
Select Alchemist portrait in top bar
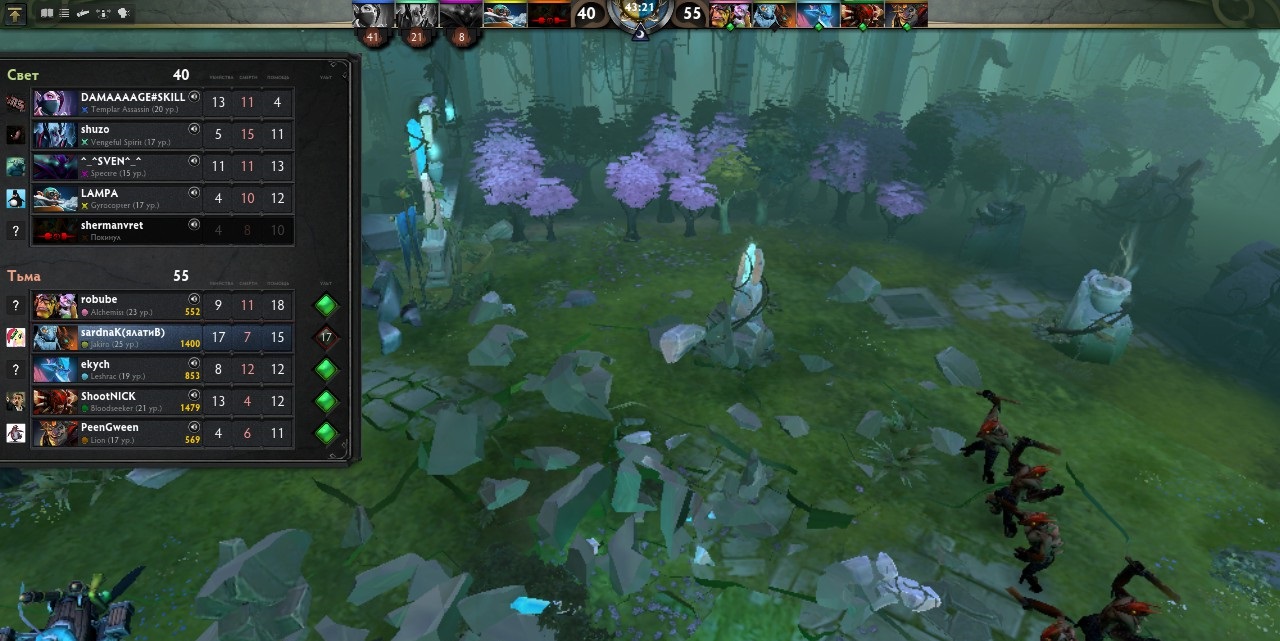(x=729, y=14)
